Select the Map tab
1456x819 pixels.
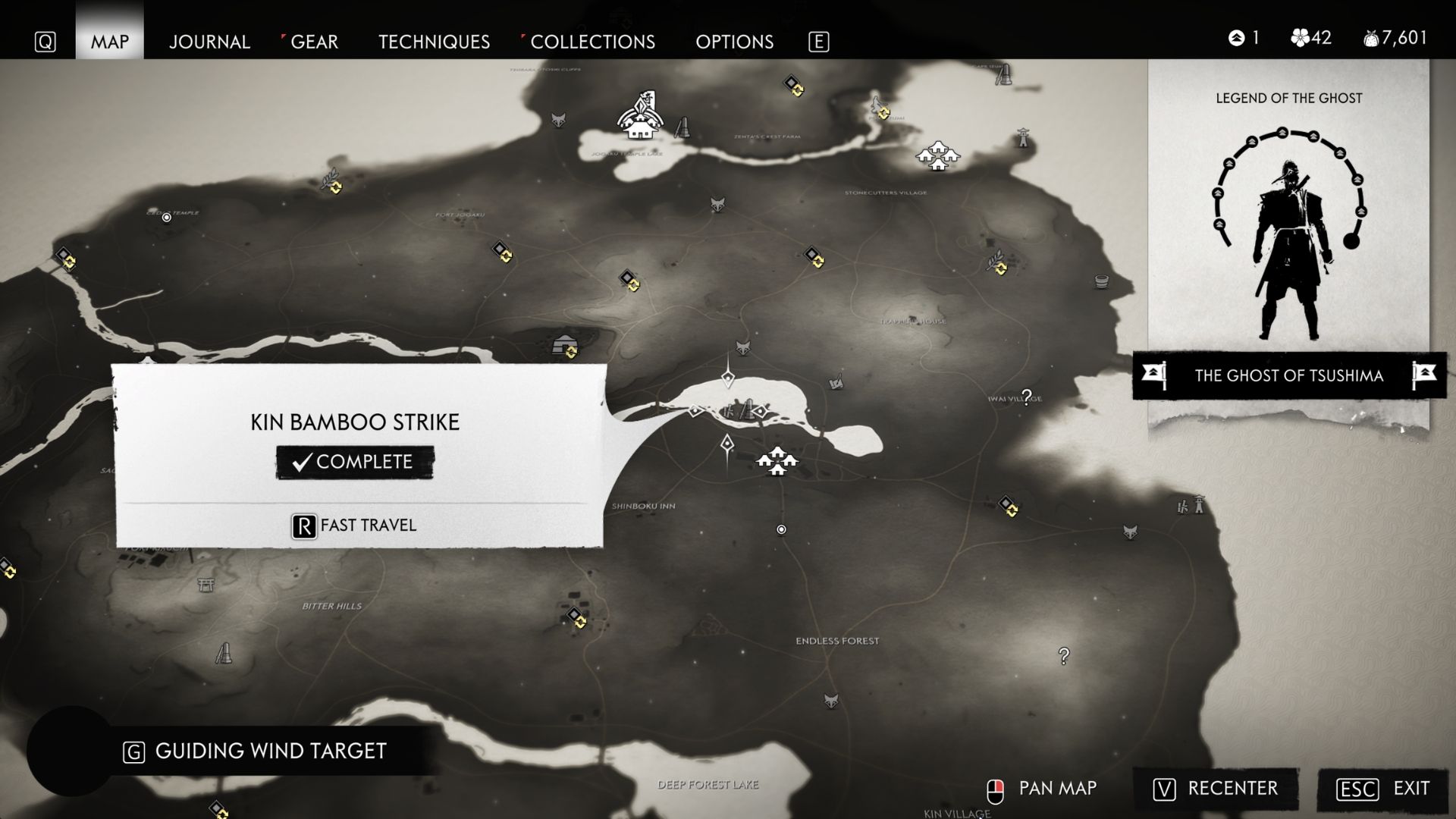110,42
